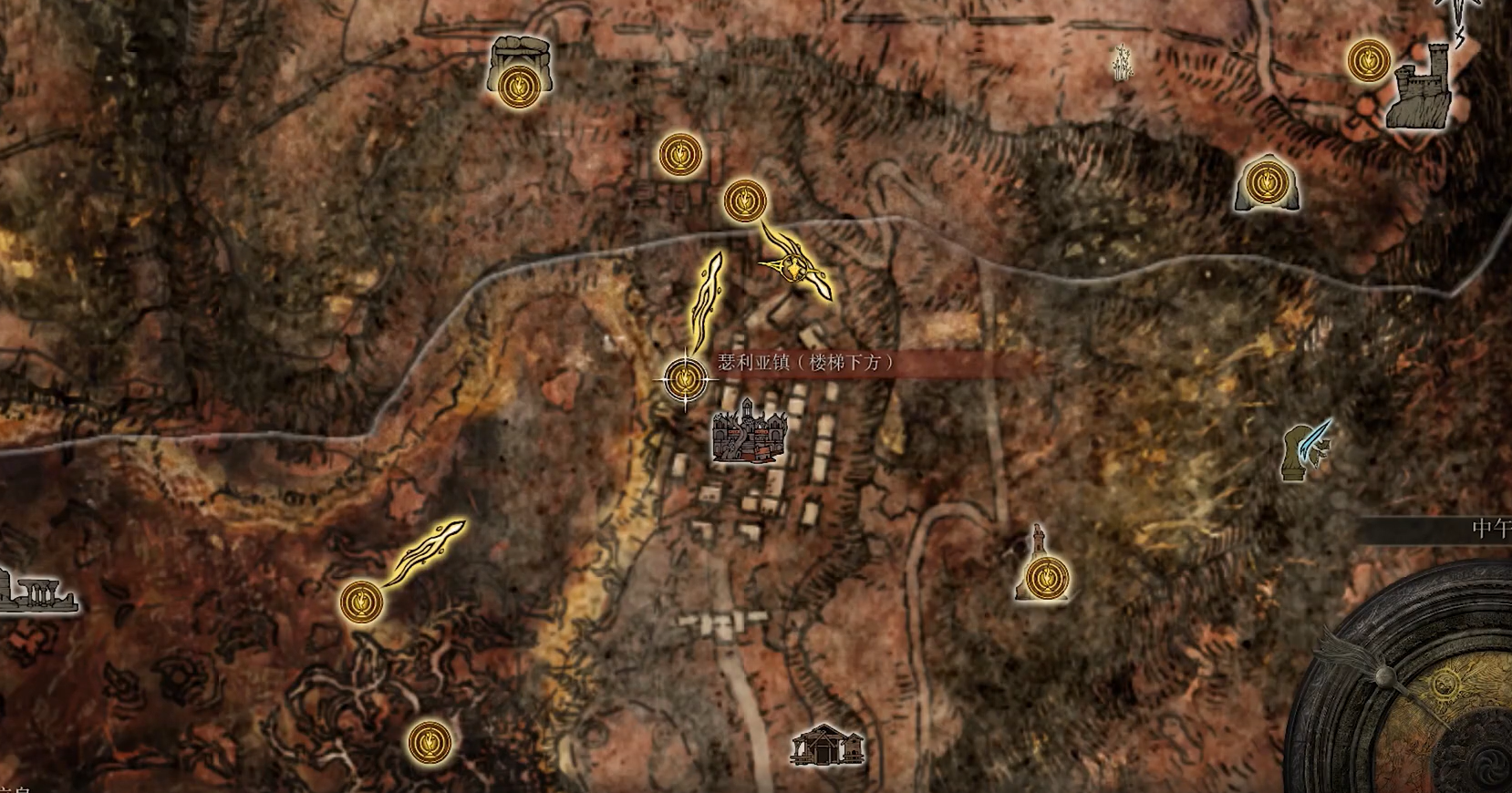
Task: Select the church building icon in Sellia Town center
Action: (x=750, y=438)
